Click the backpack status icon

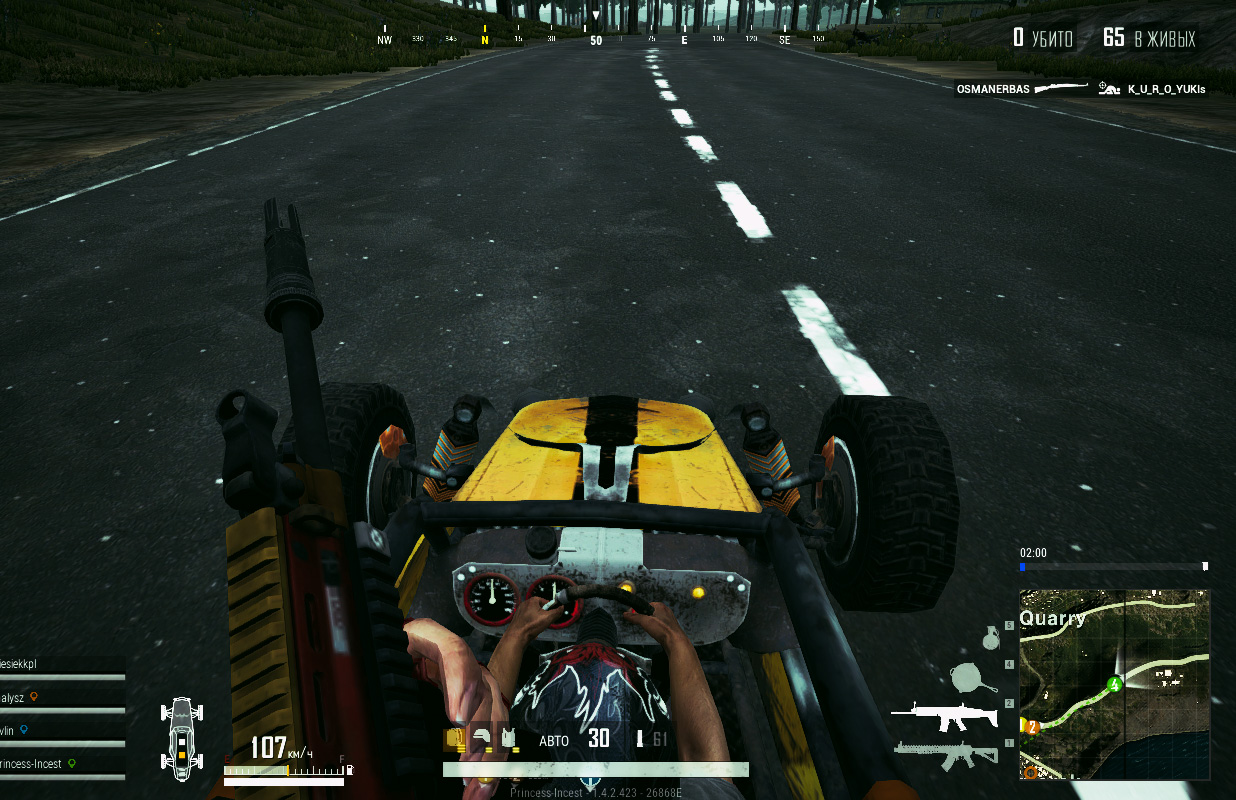pos(455,739)
